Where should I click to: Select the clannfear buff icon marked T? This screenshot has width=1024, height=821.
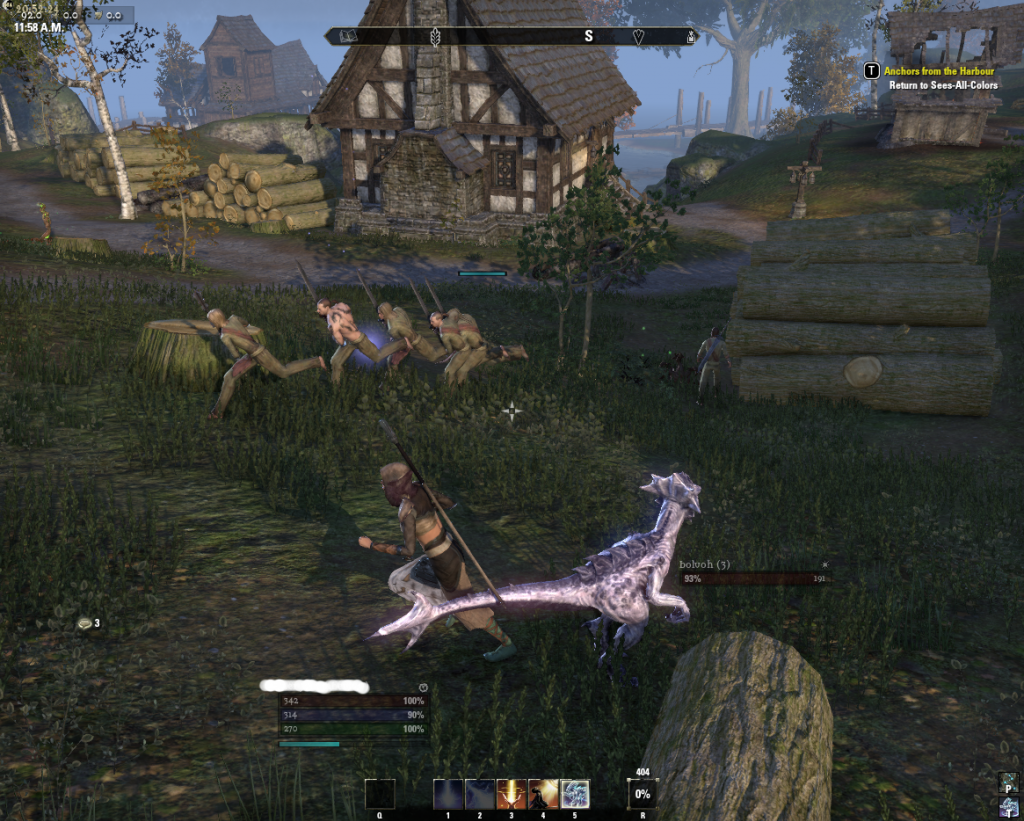[1009, 806]
